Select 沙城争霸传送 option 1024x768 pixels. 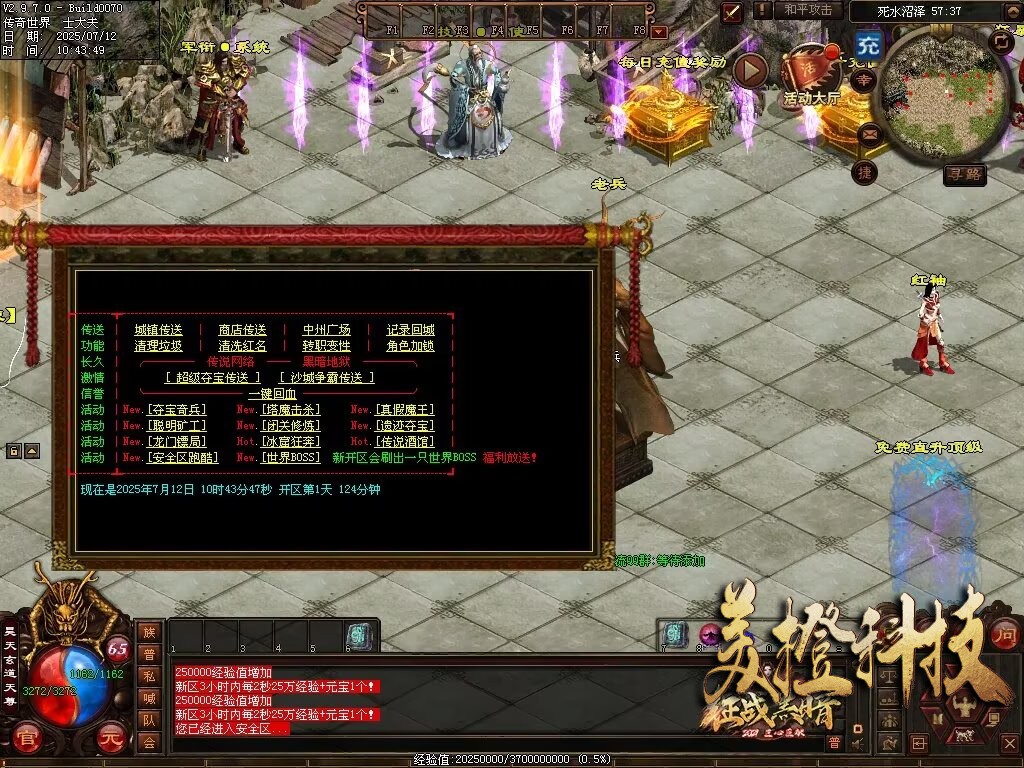(x=327, y=378)
